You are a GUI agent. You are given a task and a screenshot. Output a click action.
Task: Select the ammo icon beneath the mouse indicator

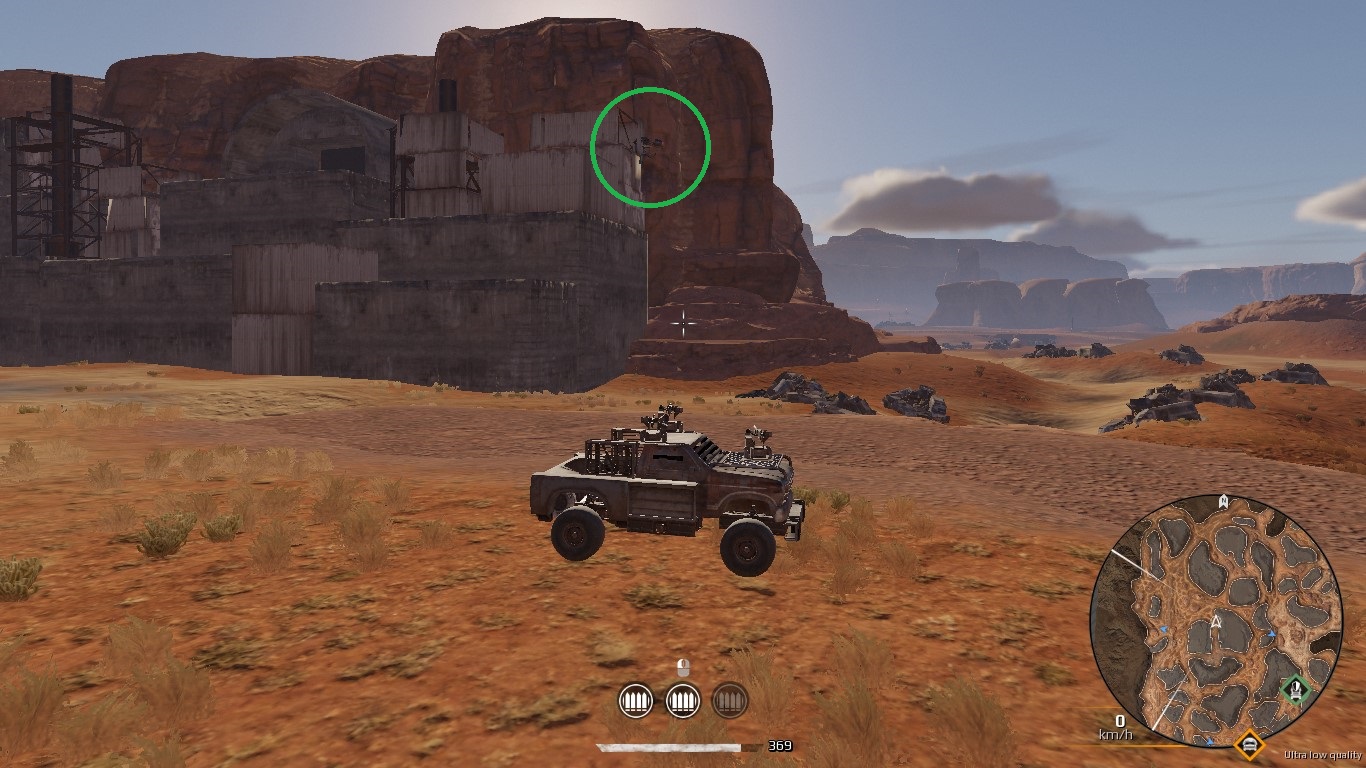[683, 700]
